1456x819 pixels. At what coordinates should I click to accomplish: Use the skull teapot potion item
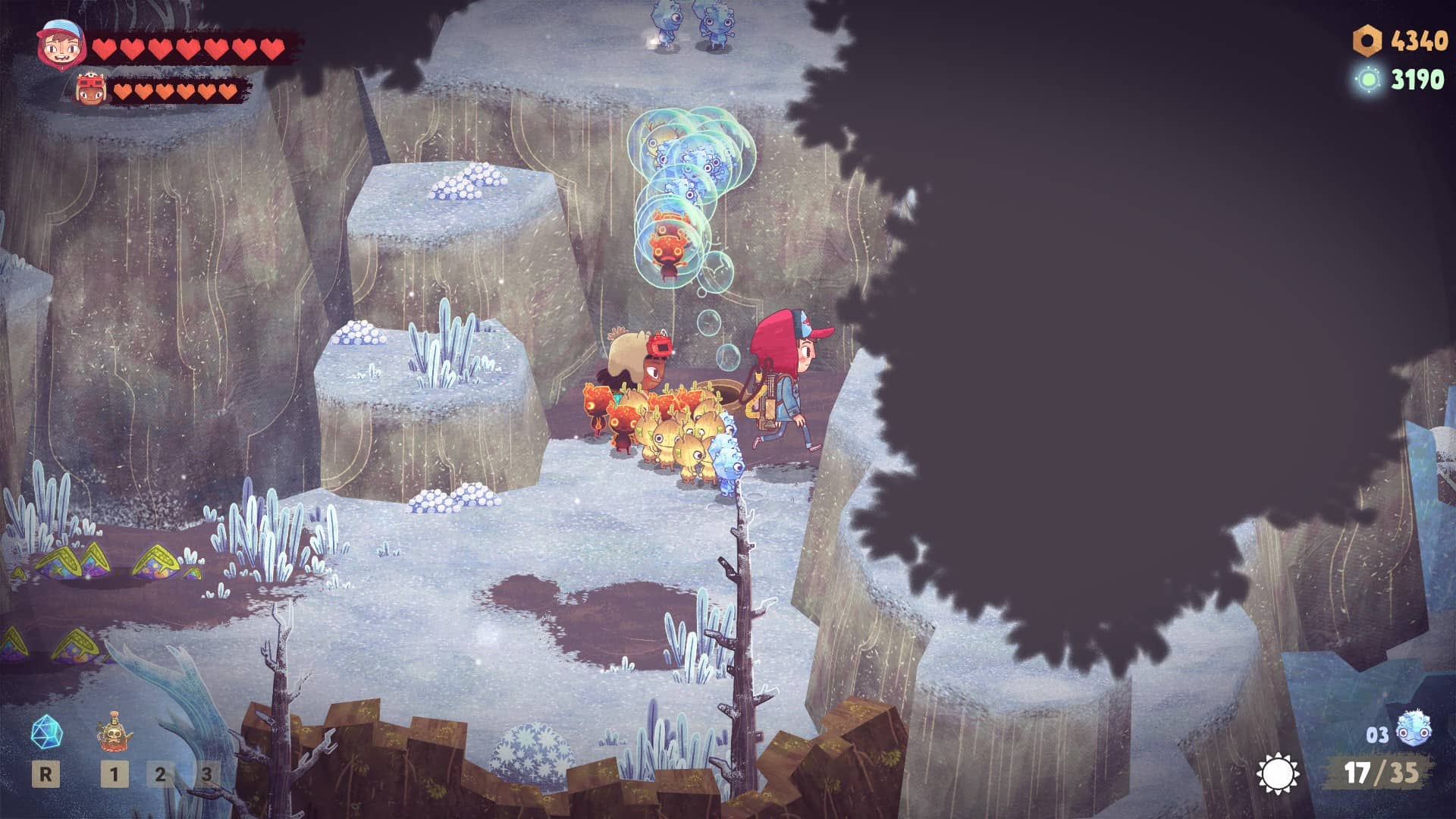tap(114, 731)
